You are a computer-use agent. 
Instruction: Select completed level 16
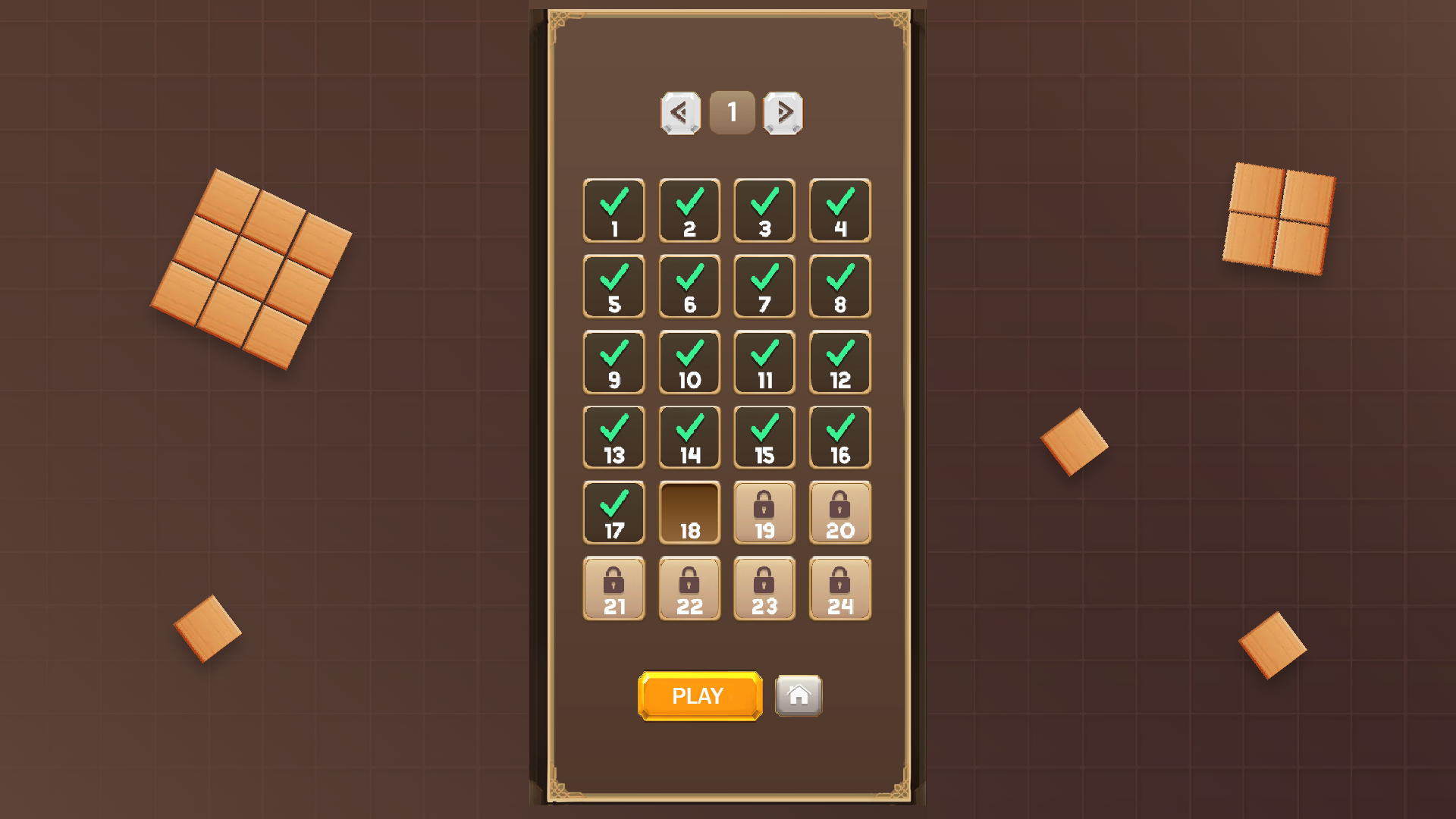tap(840, 437)
